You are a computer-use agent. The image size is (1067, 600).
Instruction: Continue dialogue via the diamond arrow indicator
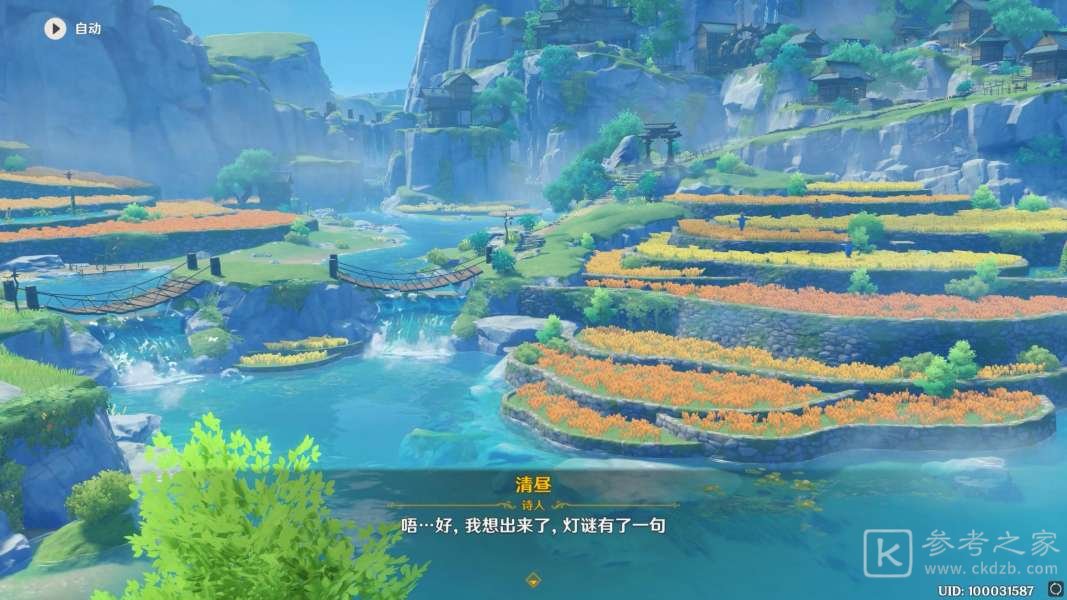coord(533,578)
